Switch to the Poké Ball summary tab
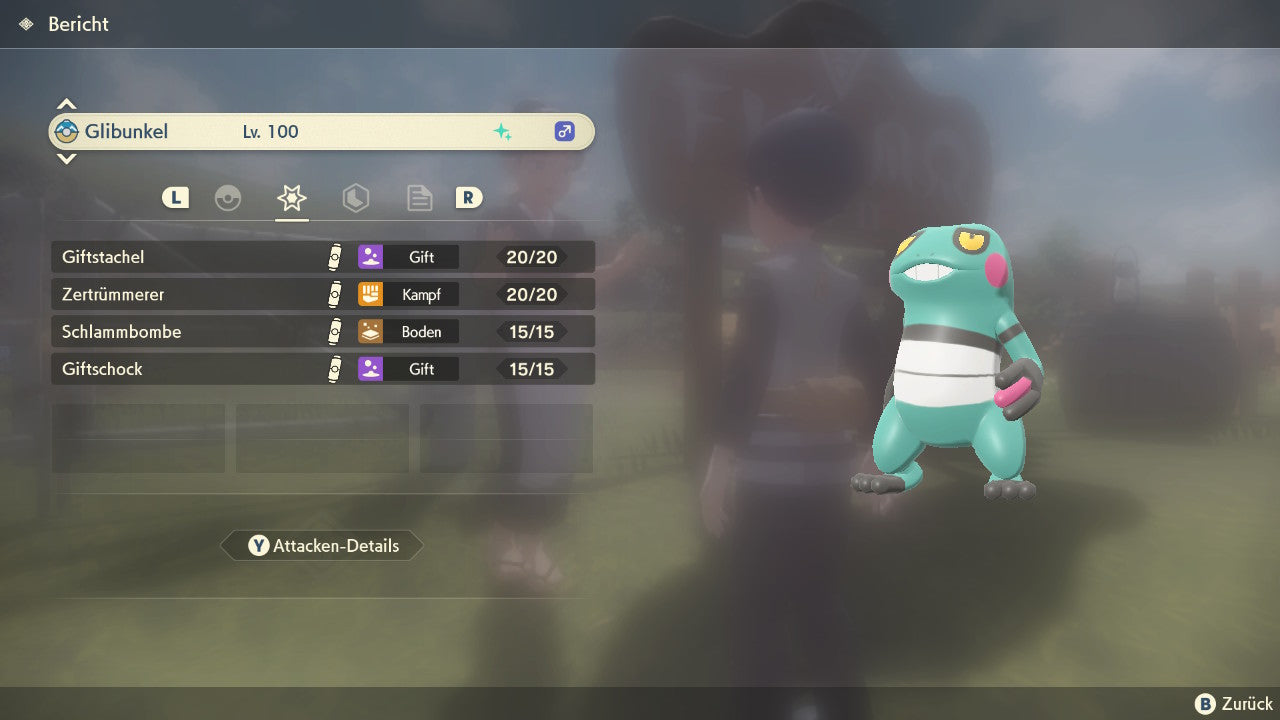1280x720 pixels. [228, 198]
